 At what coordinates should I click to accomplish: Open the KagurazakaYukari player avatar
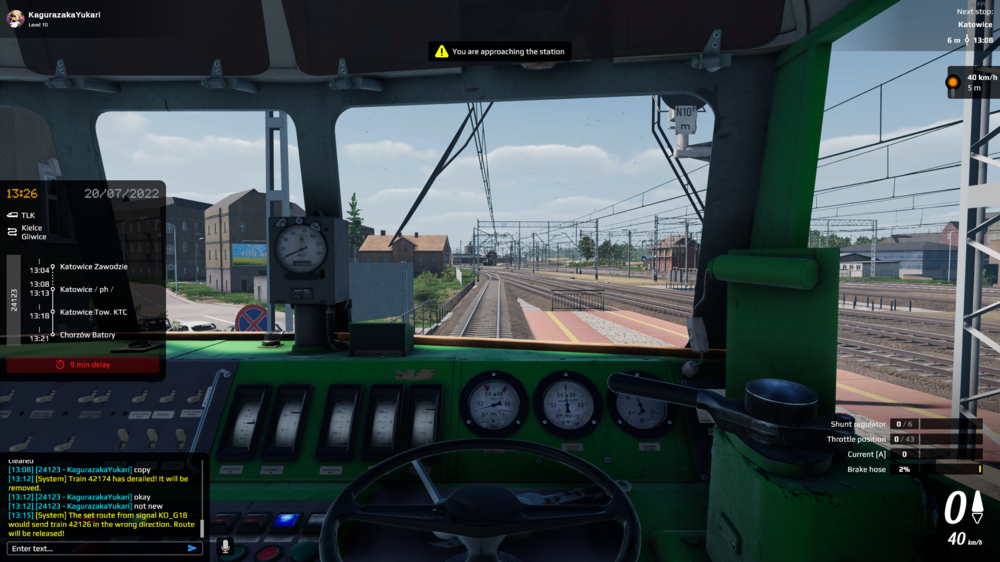tap(15, 19)
